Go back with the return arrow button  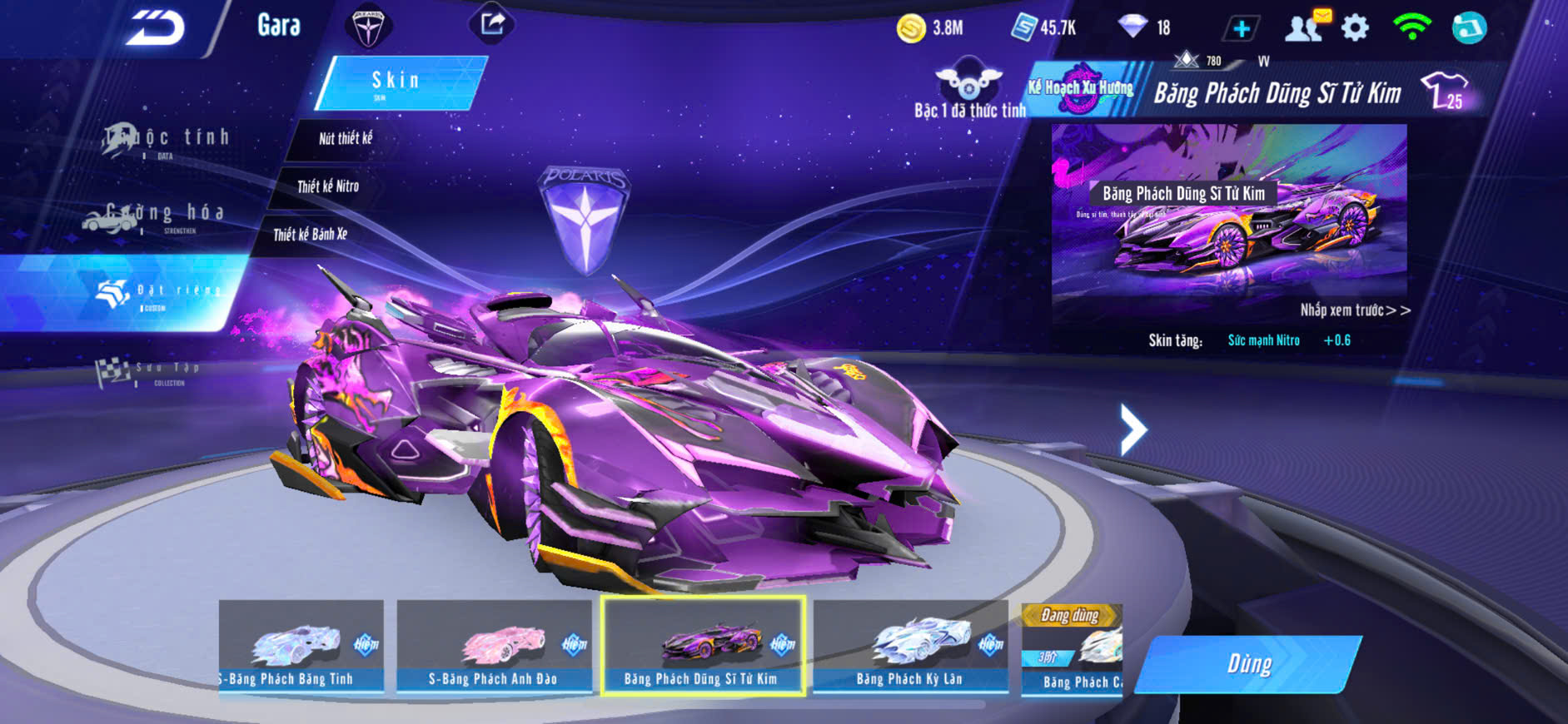pos(155,28)
